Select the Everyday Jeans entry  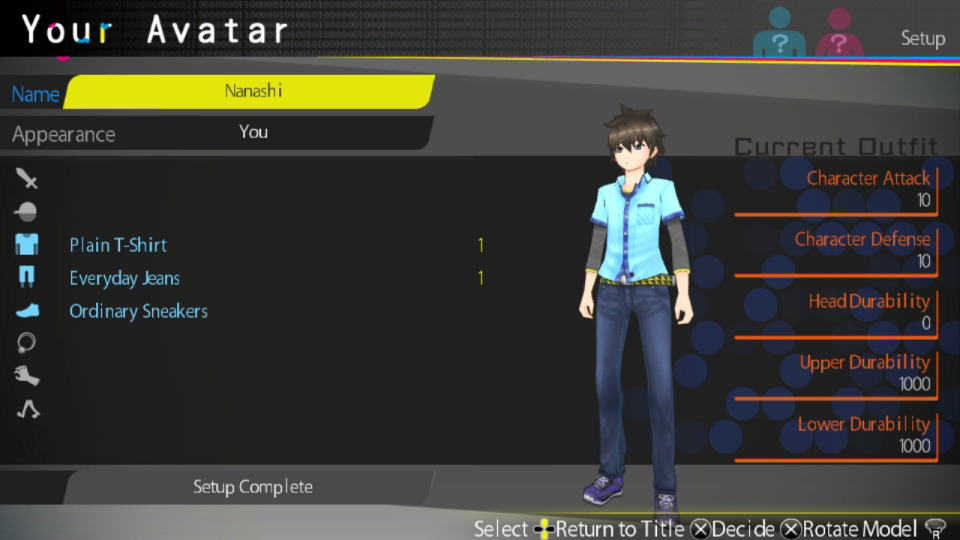point(124,278)
